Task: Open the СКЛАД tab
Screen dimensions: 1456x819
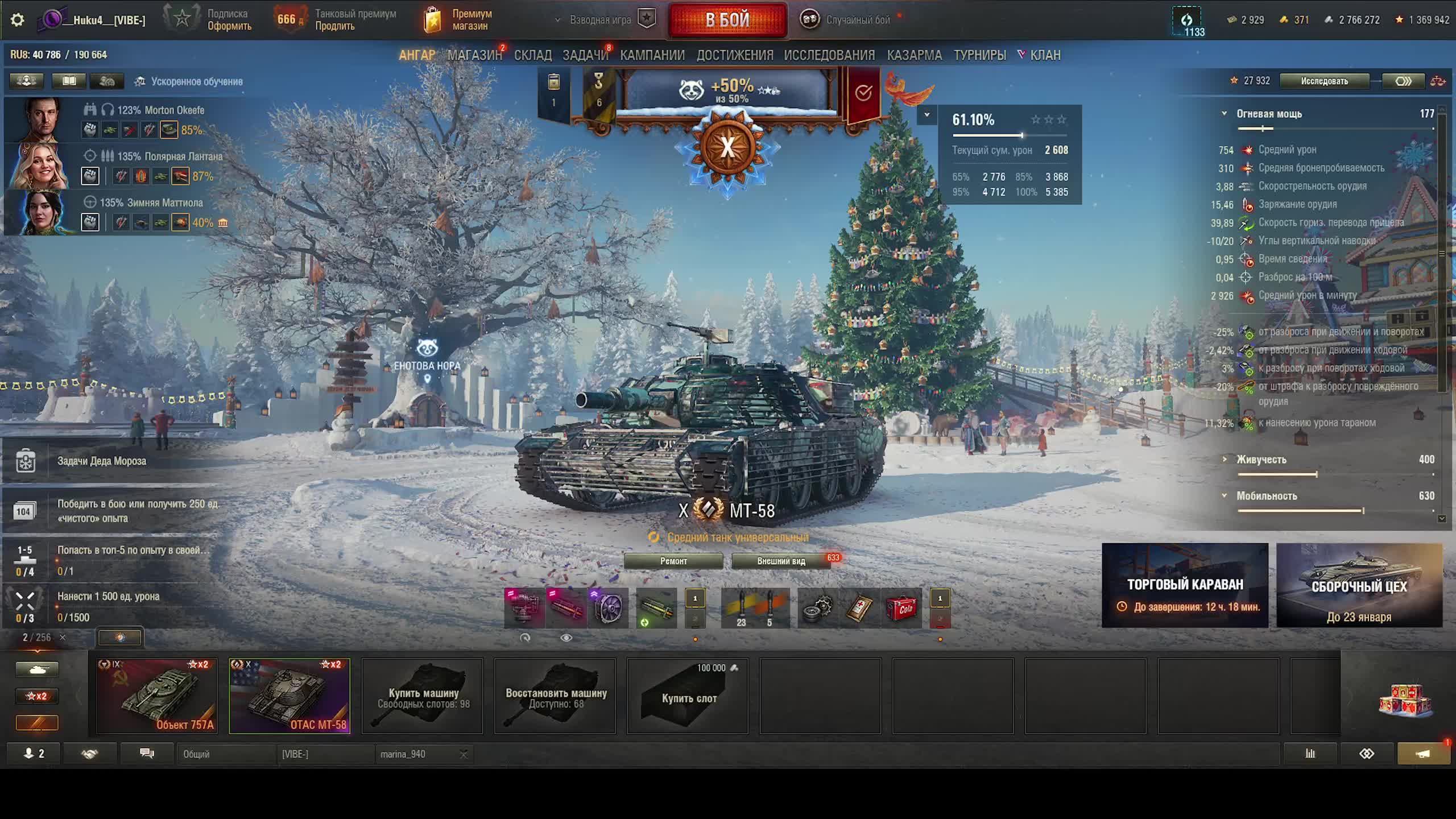Action: point(532,55)
